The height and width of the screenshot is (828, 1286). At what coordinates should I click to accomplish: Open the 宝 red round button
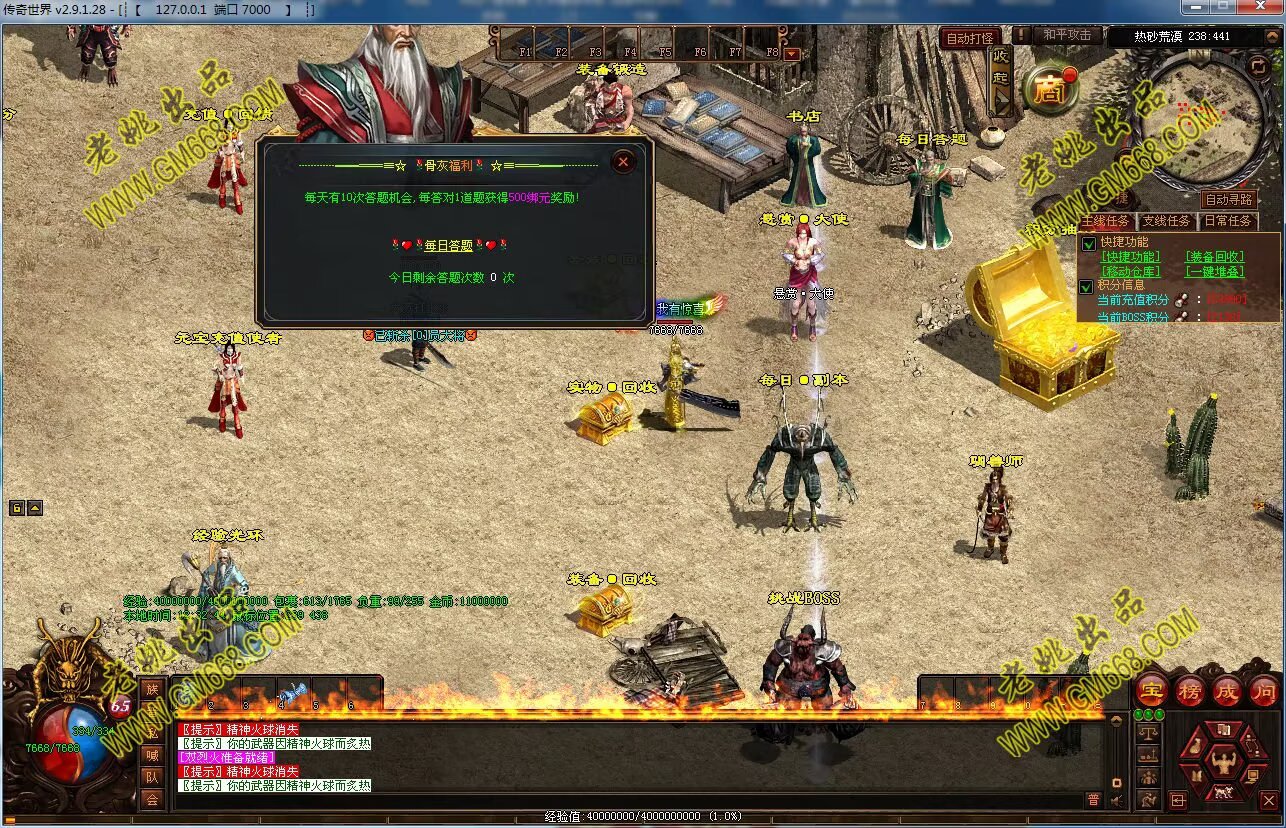click(1153, 691)
